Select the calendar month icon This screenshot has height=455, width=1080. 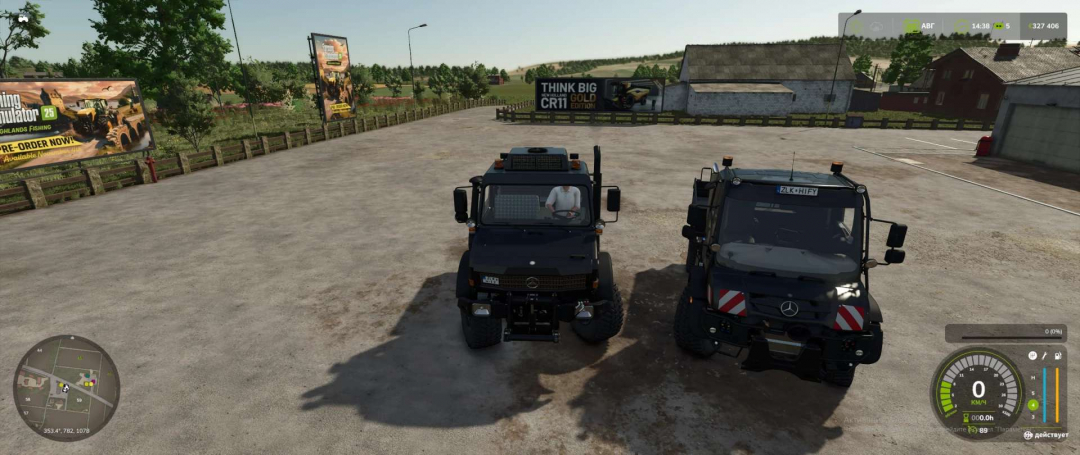tap(912, 26)
